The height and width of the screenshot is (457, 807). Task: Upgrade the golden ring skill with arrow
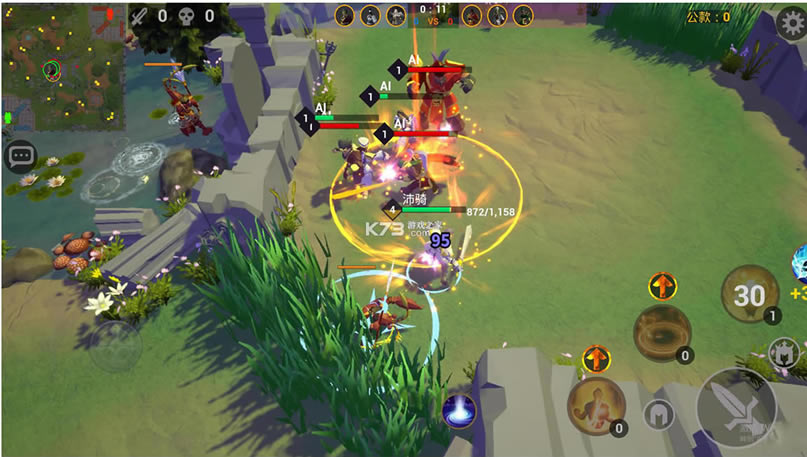point(662,287)
